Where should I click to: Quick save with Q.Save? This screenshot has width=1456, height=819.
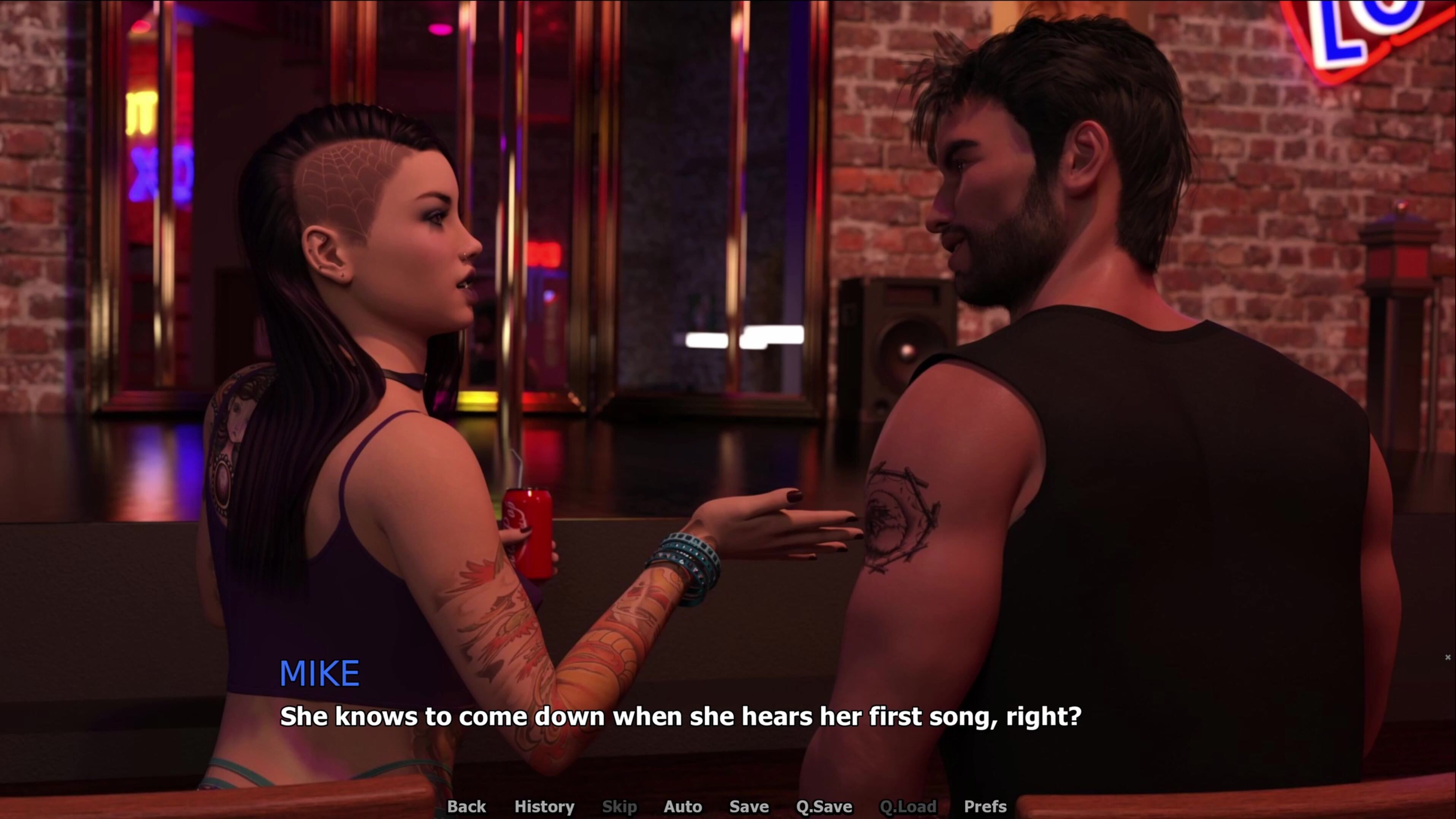pyautogui.click(x=824, y=806)
